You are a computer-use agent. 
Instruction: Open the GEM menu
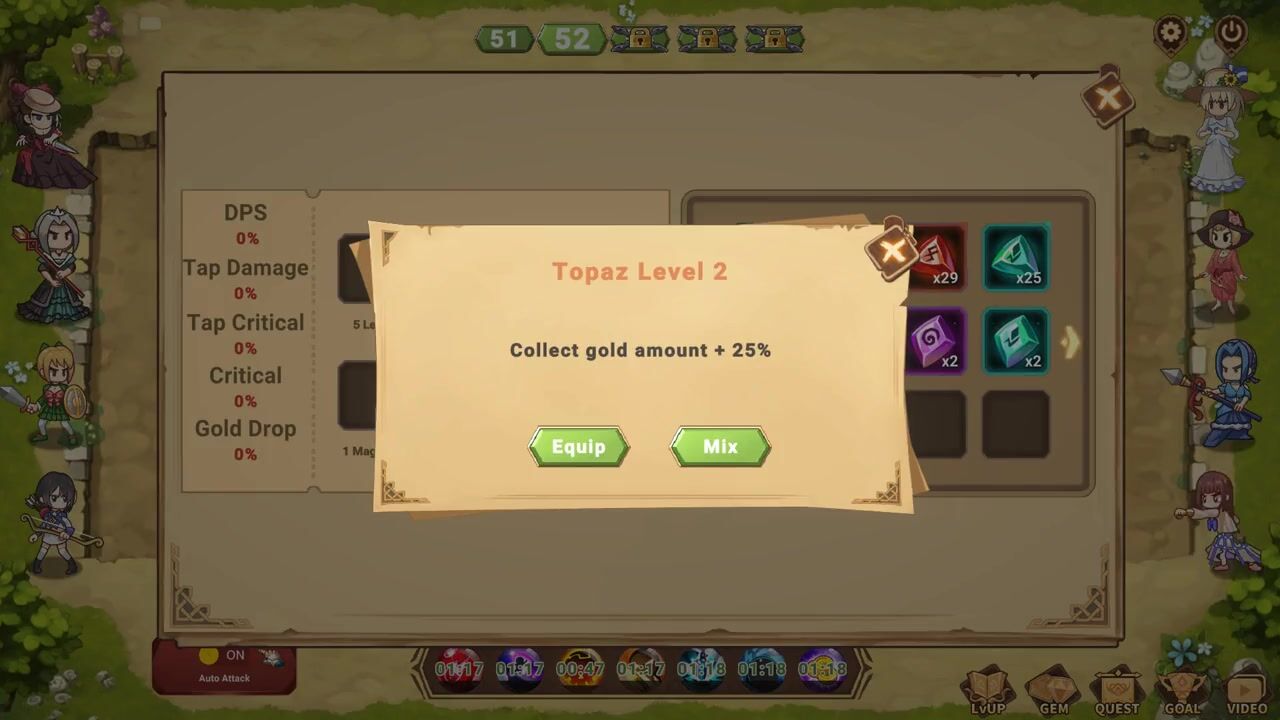[1052, 692]
